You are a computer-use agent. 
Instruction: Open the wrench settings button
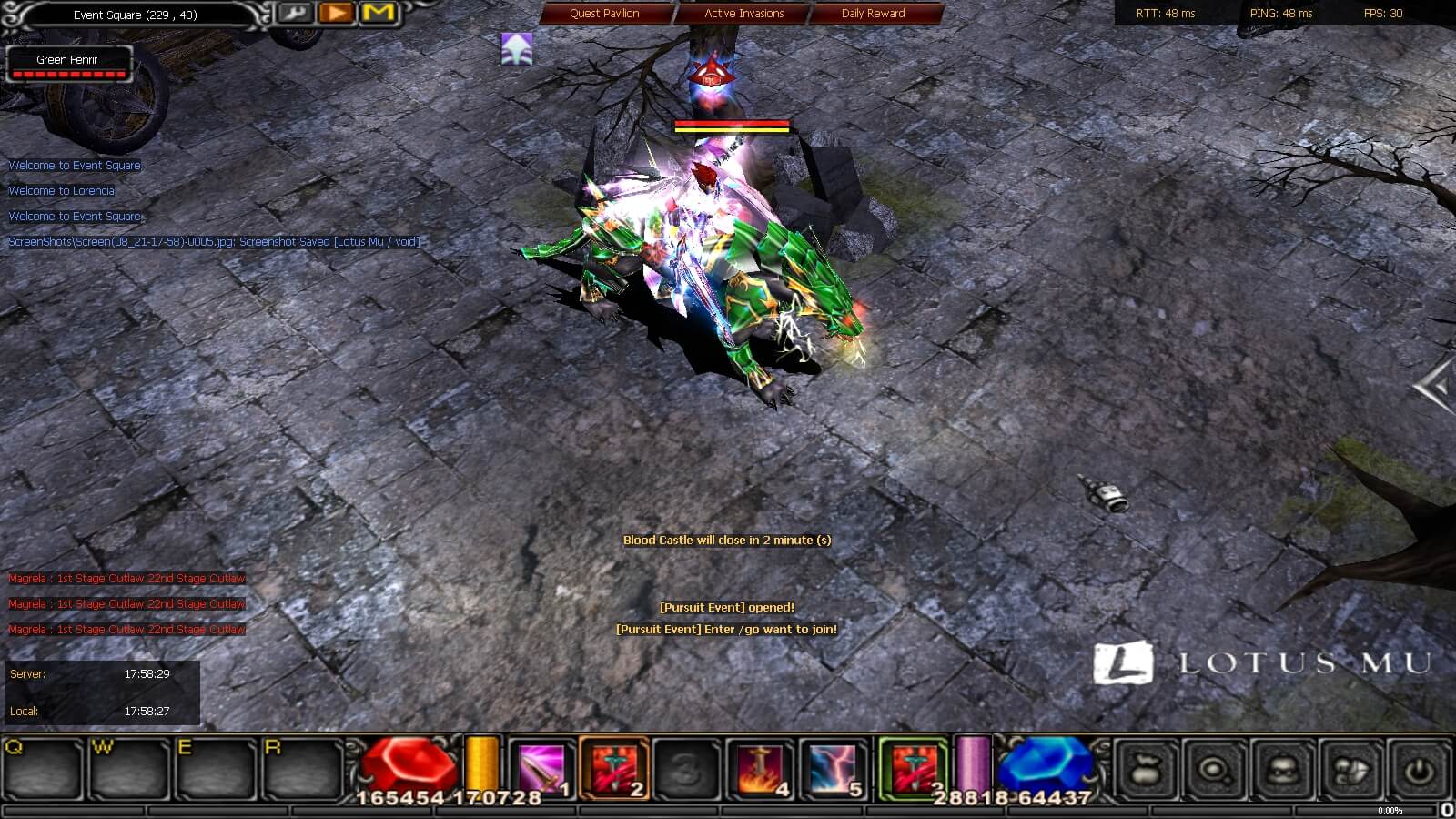coord(294,14)
